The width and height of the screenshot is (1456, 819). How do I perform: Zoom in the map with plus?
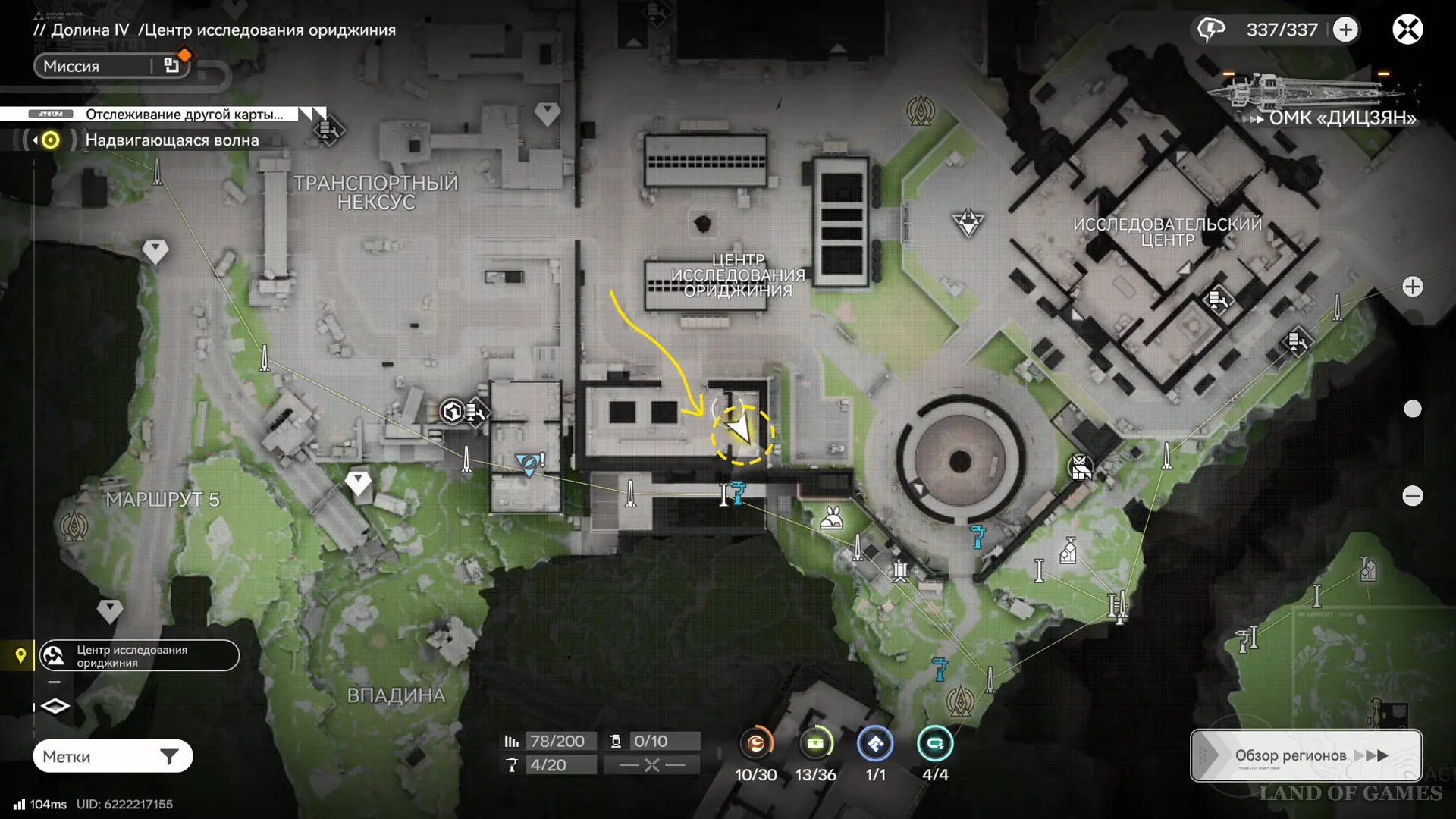[x=1412, y=287]
